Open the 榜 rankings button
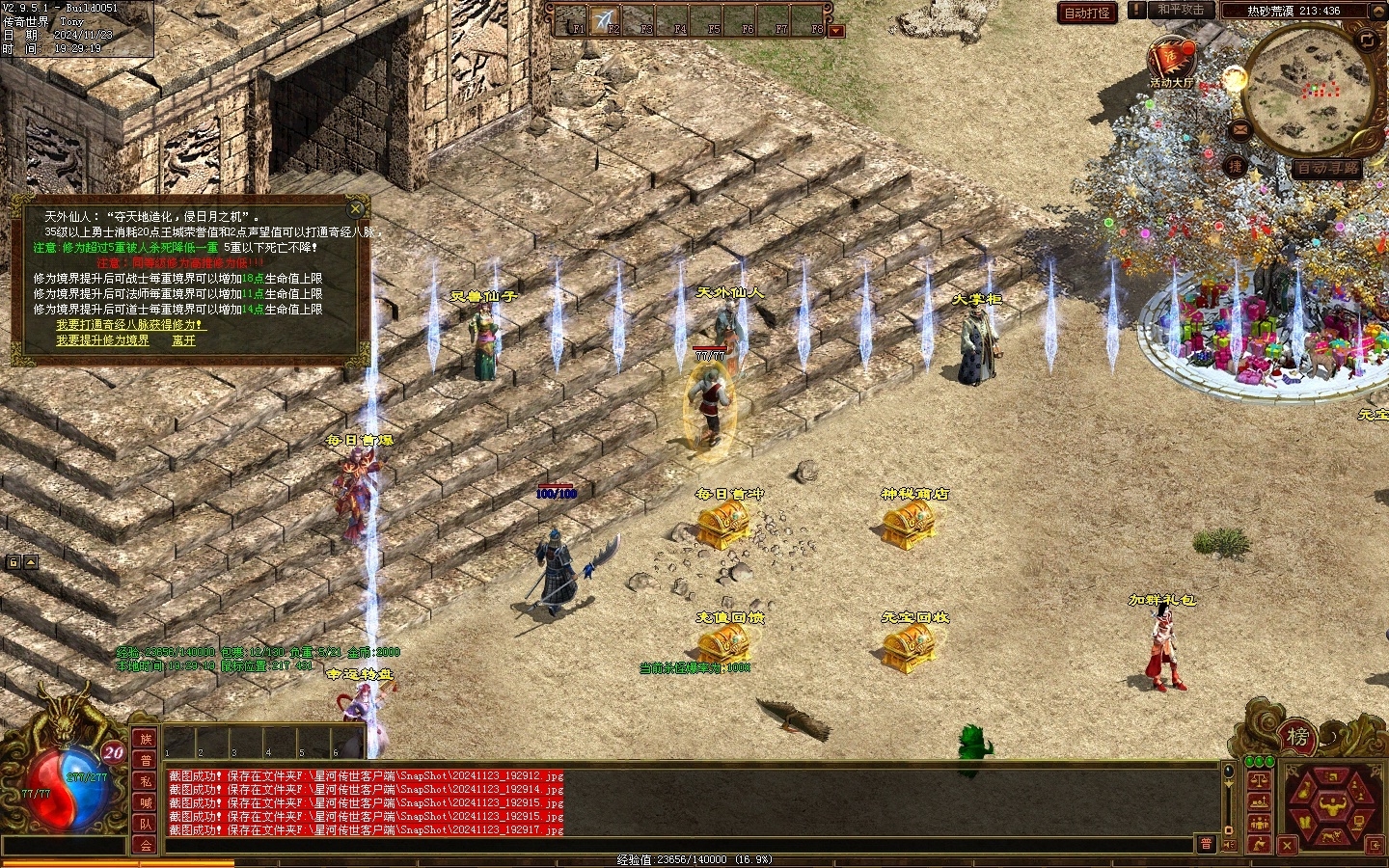The height and width of the screenshot is (868, 1389). pos(1297,738)
